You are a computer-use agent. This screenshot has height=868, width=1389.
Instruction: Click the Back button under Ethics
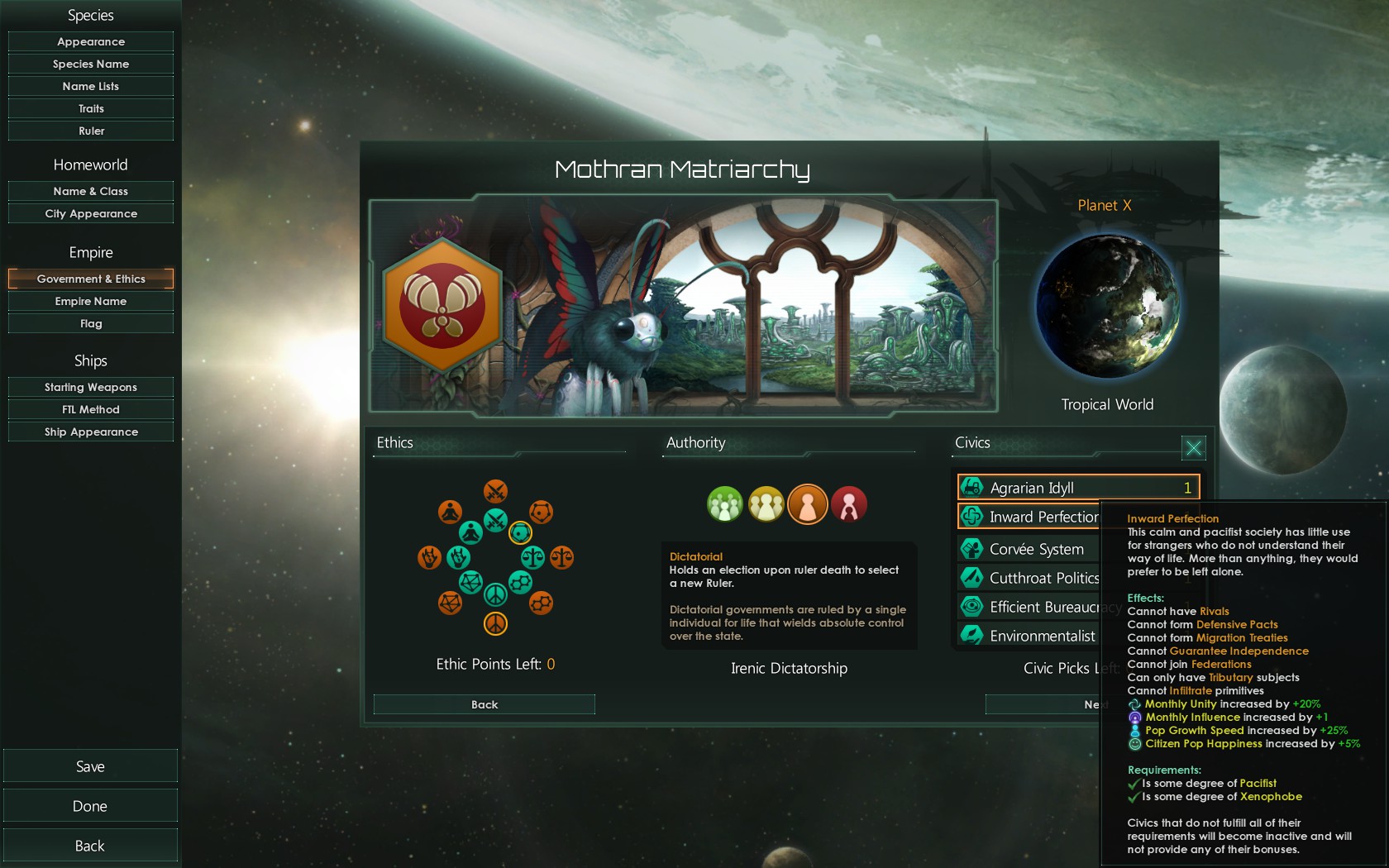(x=484, y=704)
